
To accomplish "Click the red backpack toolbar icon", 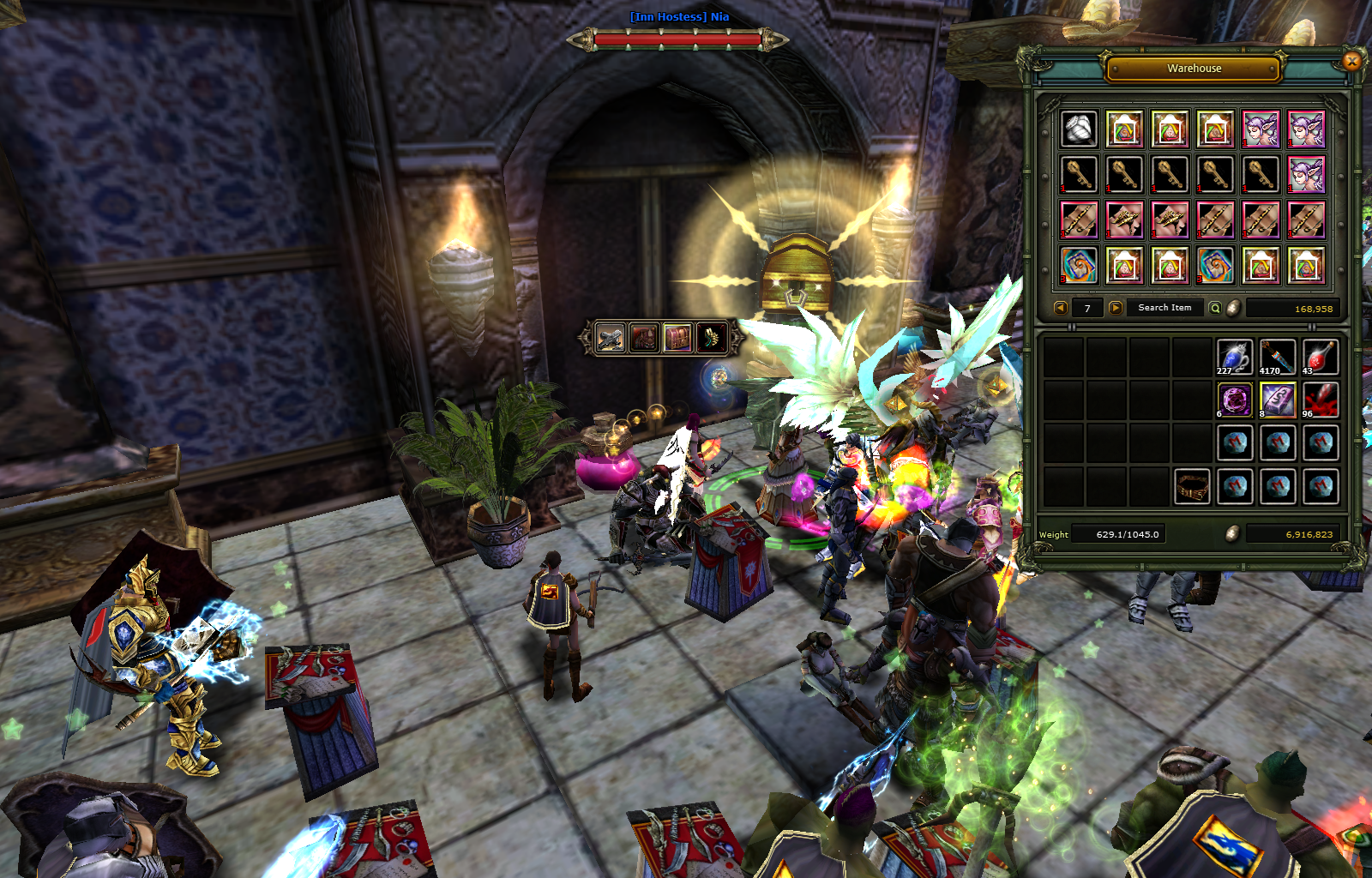I will [x=644, y=338].
